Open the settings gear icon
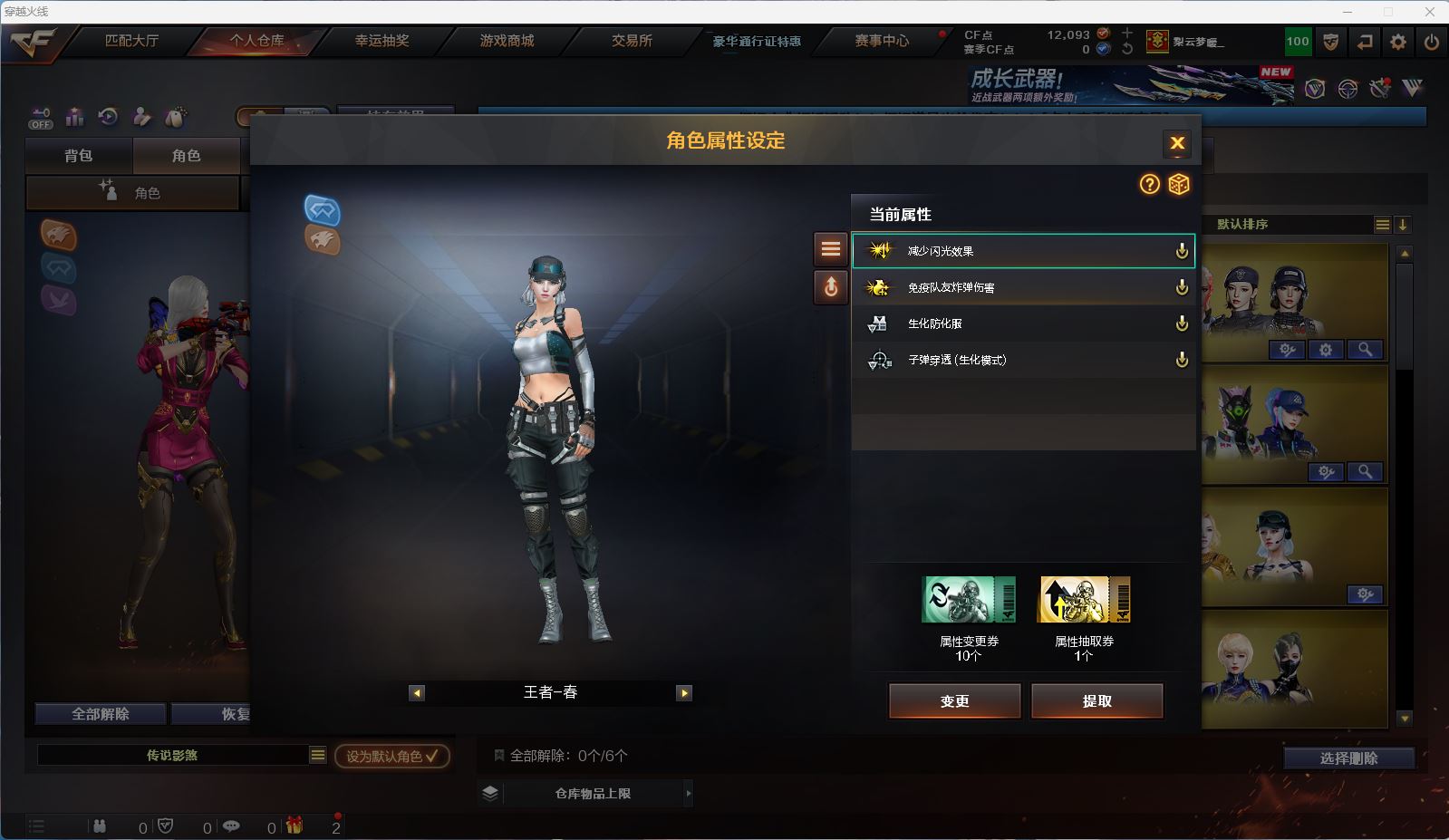Screen dimensions: 1449x840 point(1398,42)
